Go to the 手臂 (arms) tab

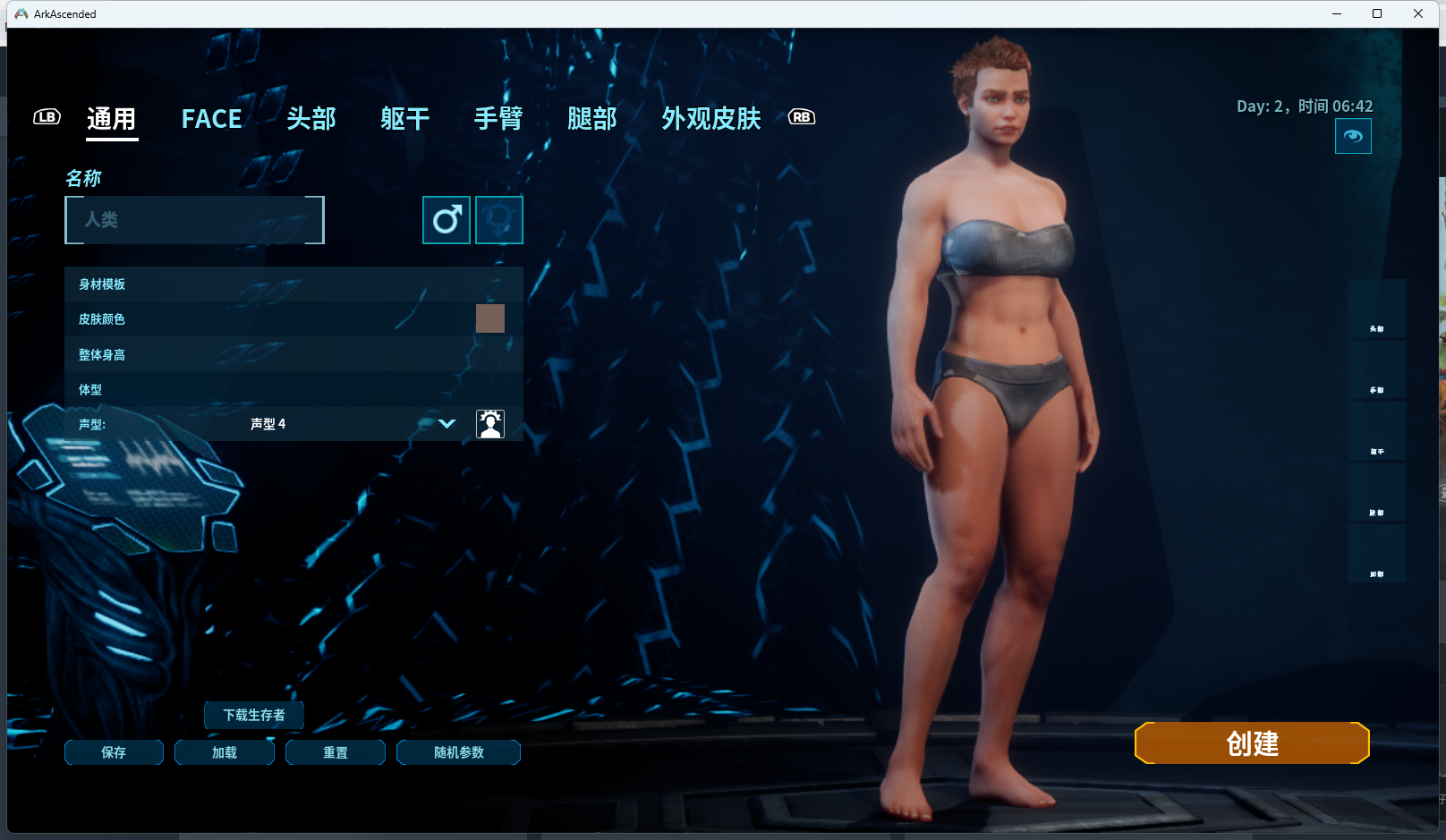click(498, 119)
